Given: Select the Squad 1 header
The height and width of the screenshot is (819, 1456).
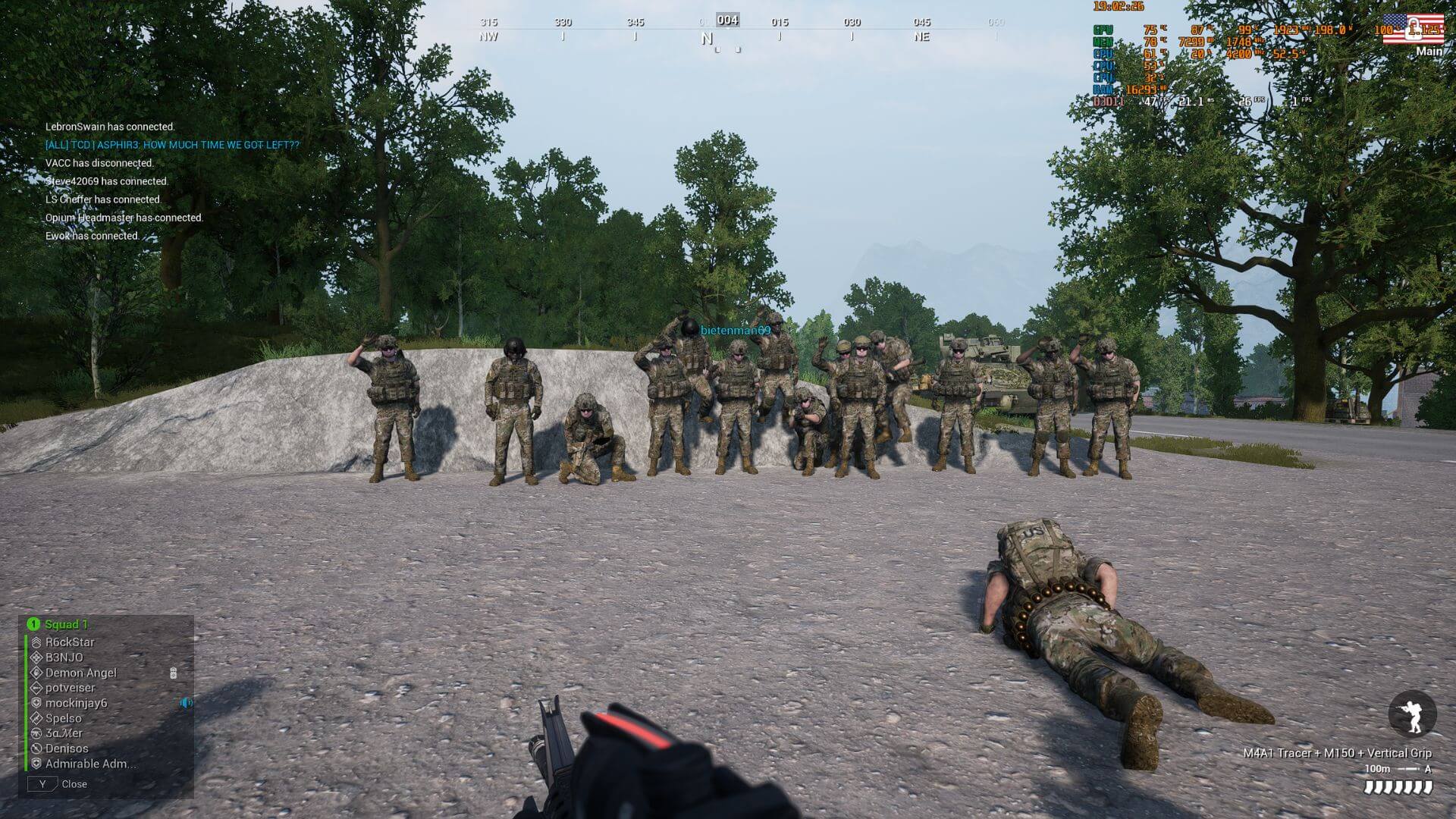Looking at the screenshot, I should pos(66,624).
